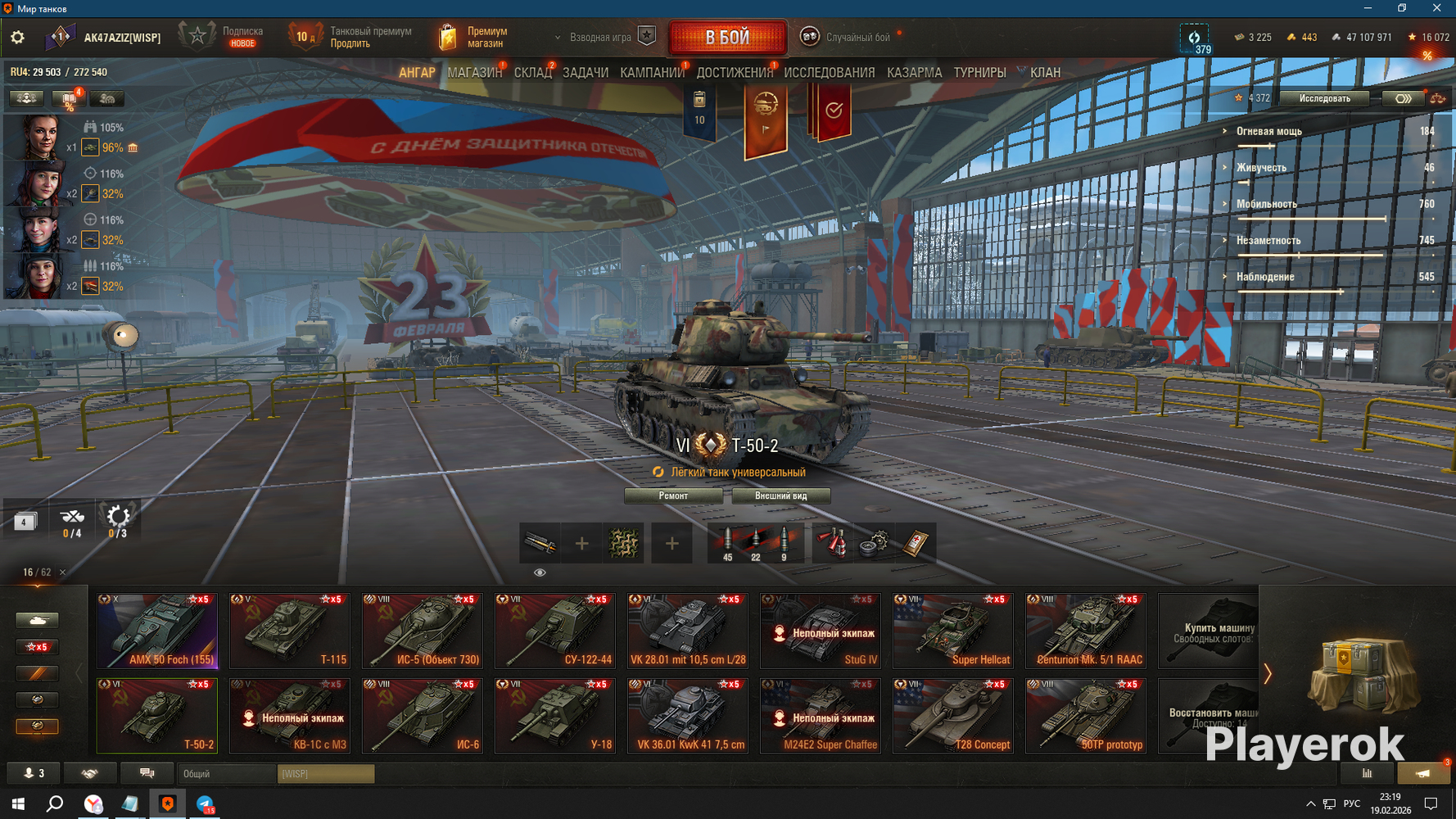Open the КЛАН tab
Image resolution: width=1456 pixels, height=819 pixels.
pyautogui.click(x=1044, y=73)
